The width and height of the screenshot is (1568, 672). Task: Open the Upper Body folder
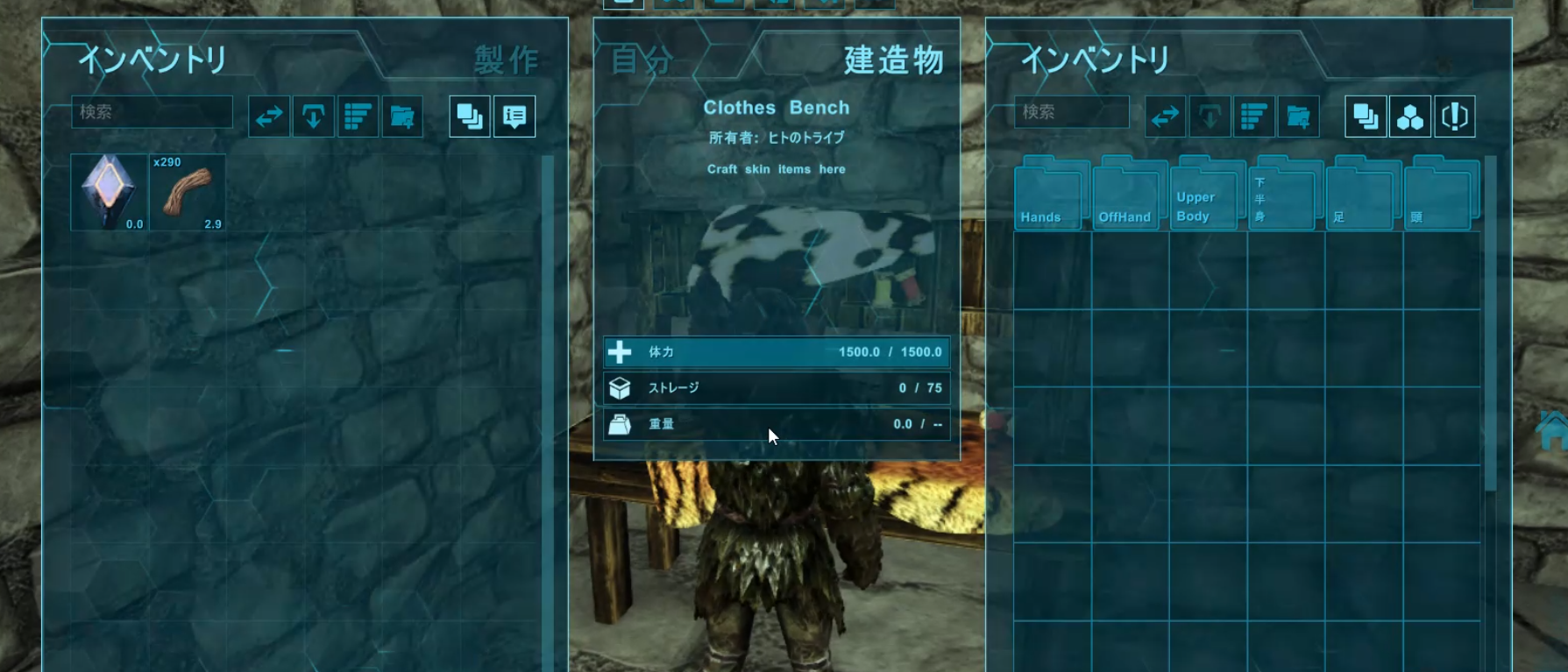point(1203,195)
